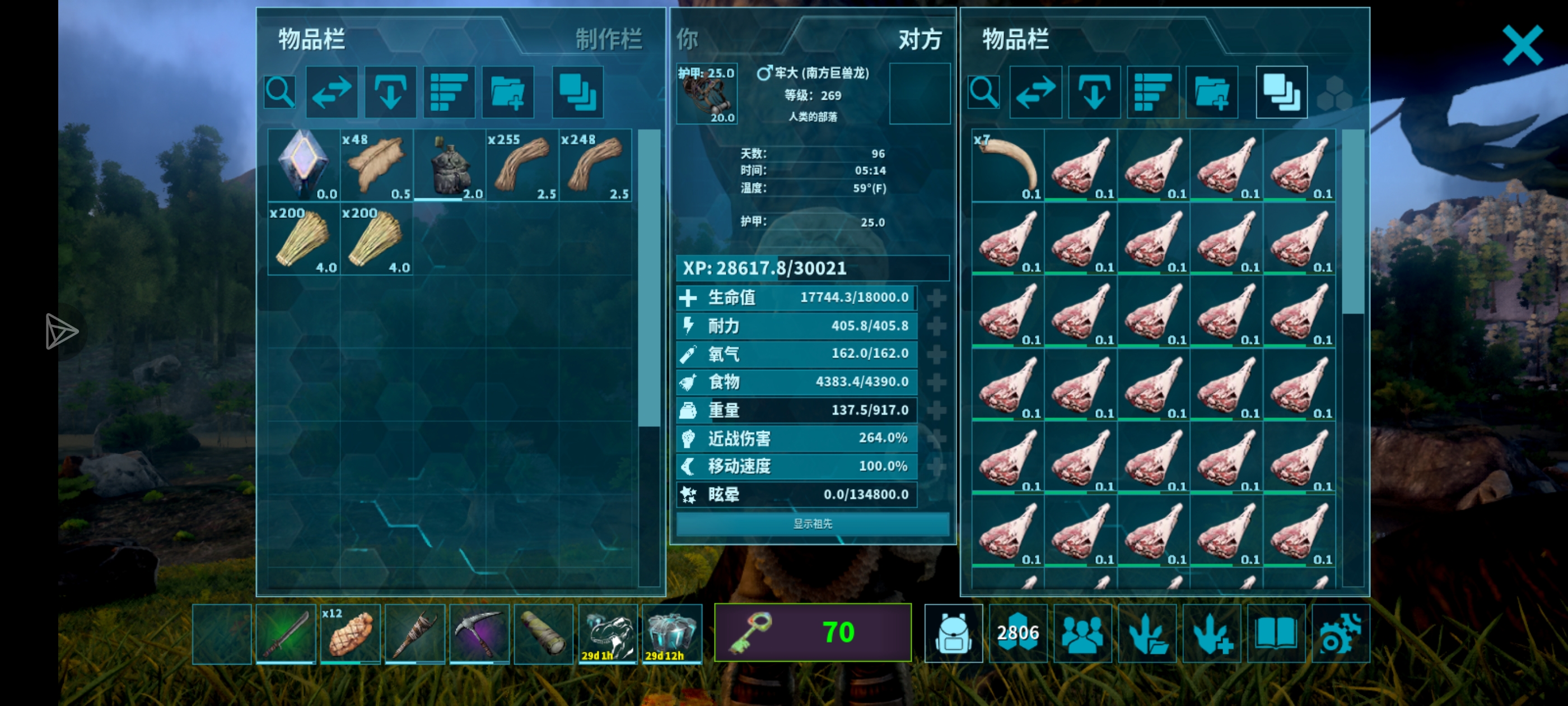Image resolution: width=1568 pixels, height=706 pixels.
Task: Open the book journal icon
Action: pos(1276,633)
